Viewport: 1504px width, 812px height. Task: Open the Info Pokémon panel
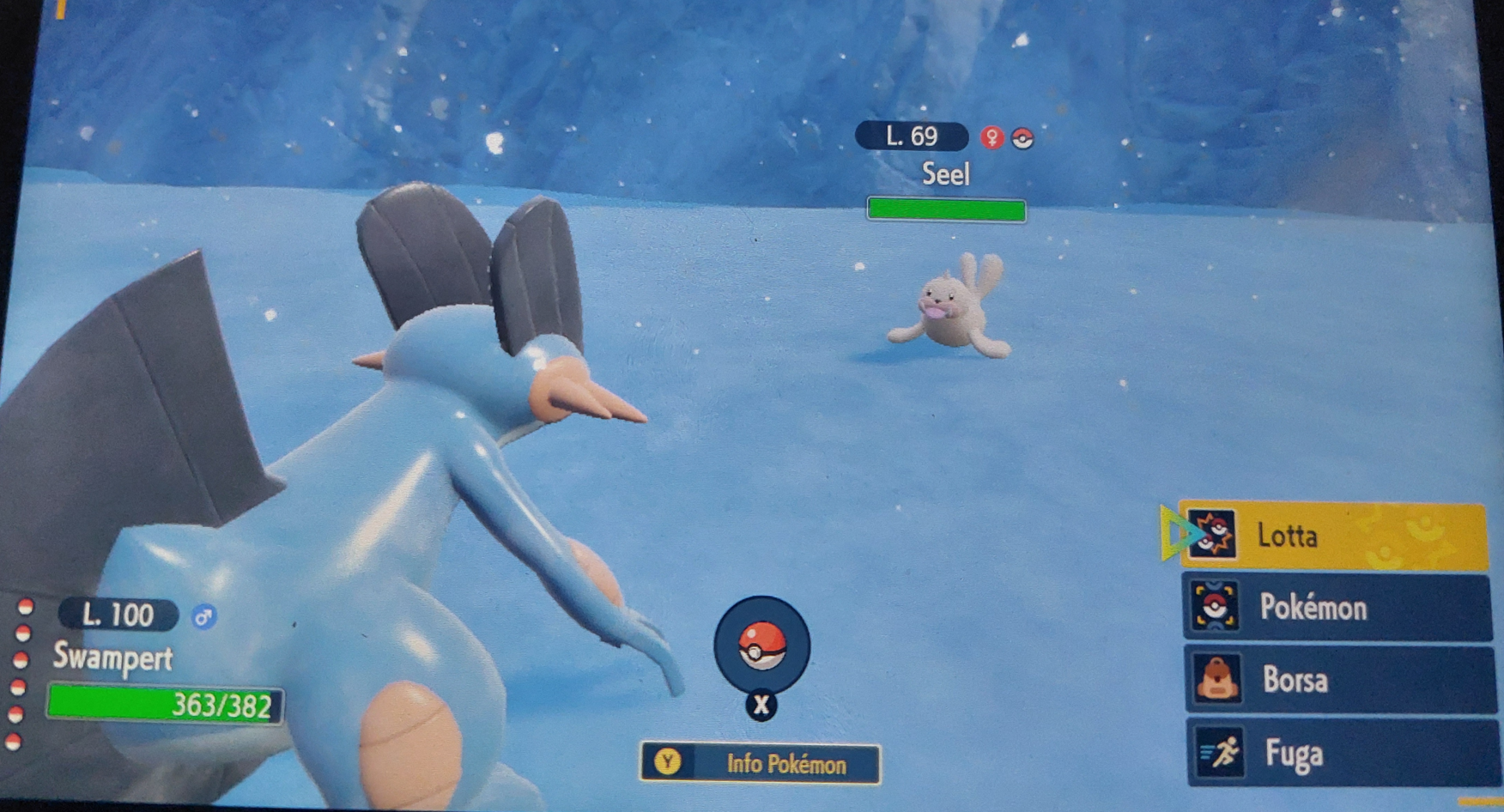761,763
